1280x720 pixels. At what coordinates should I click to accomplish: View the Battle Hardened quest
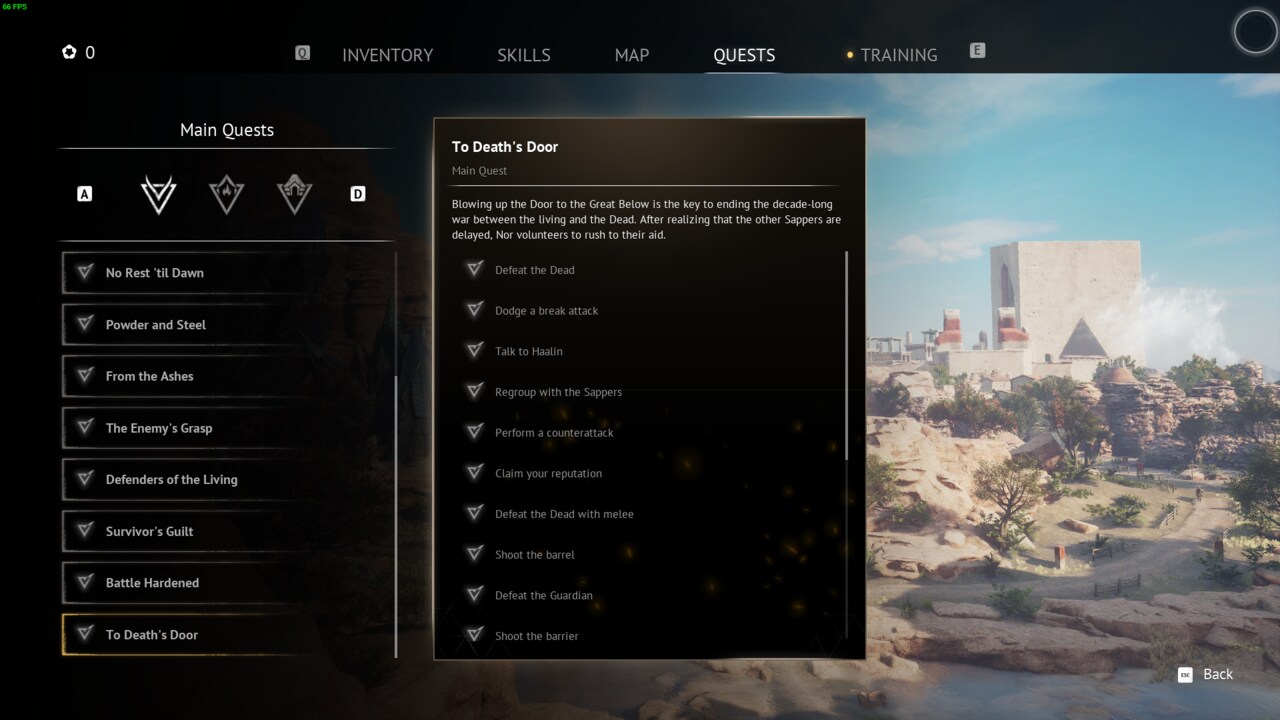click(x=185, y=583)
